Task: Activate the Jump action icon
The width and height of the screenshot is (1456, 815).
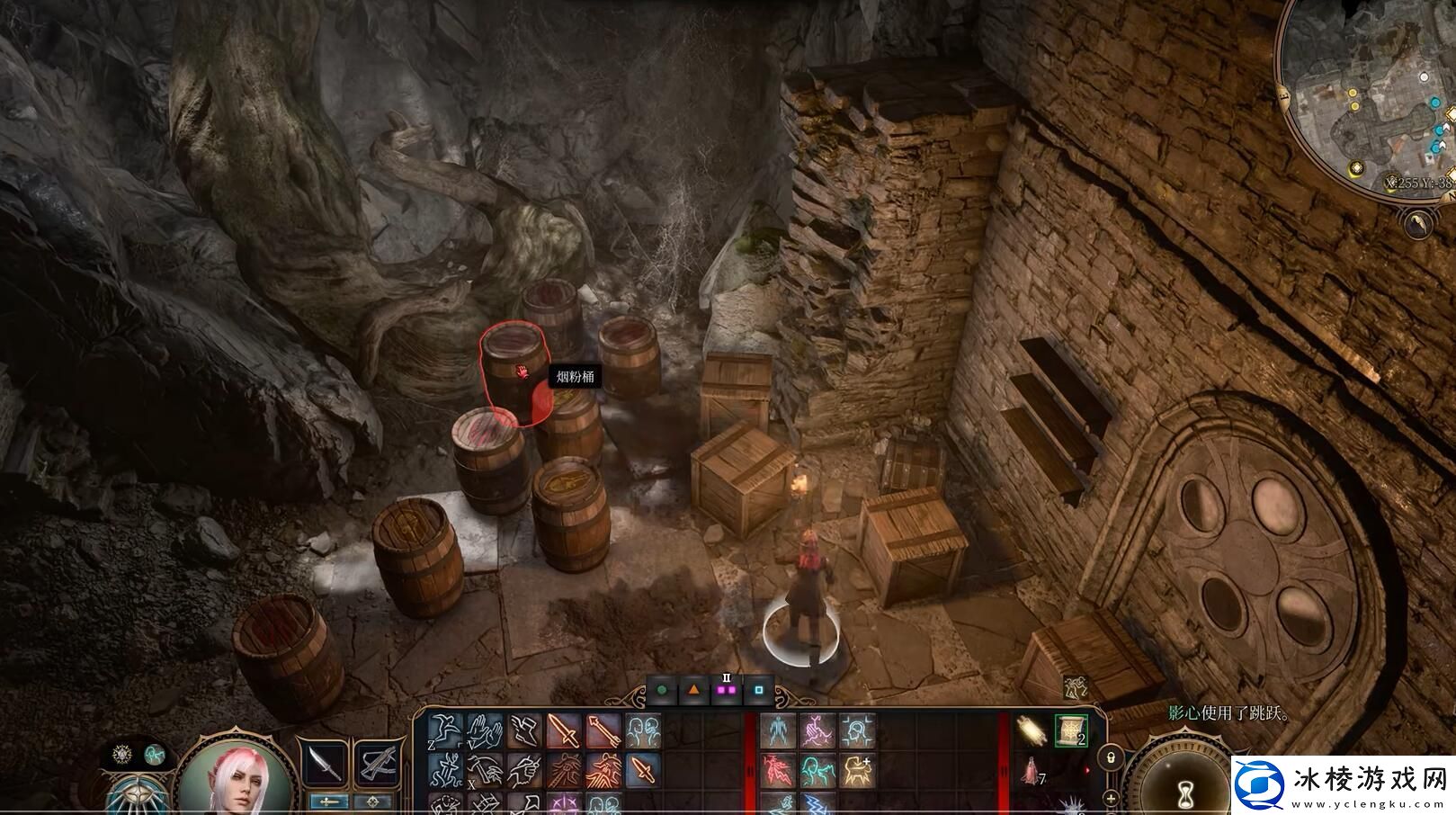Action: point(445,731)
